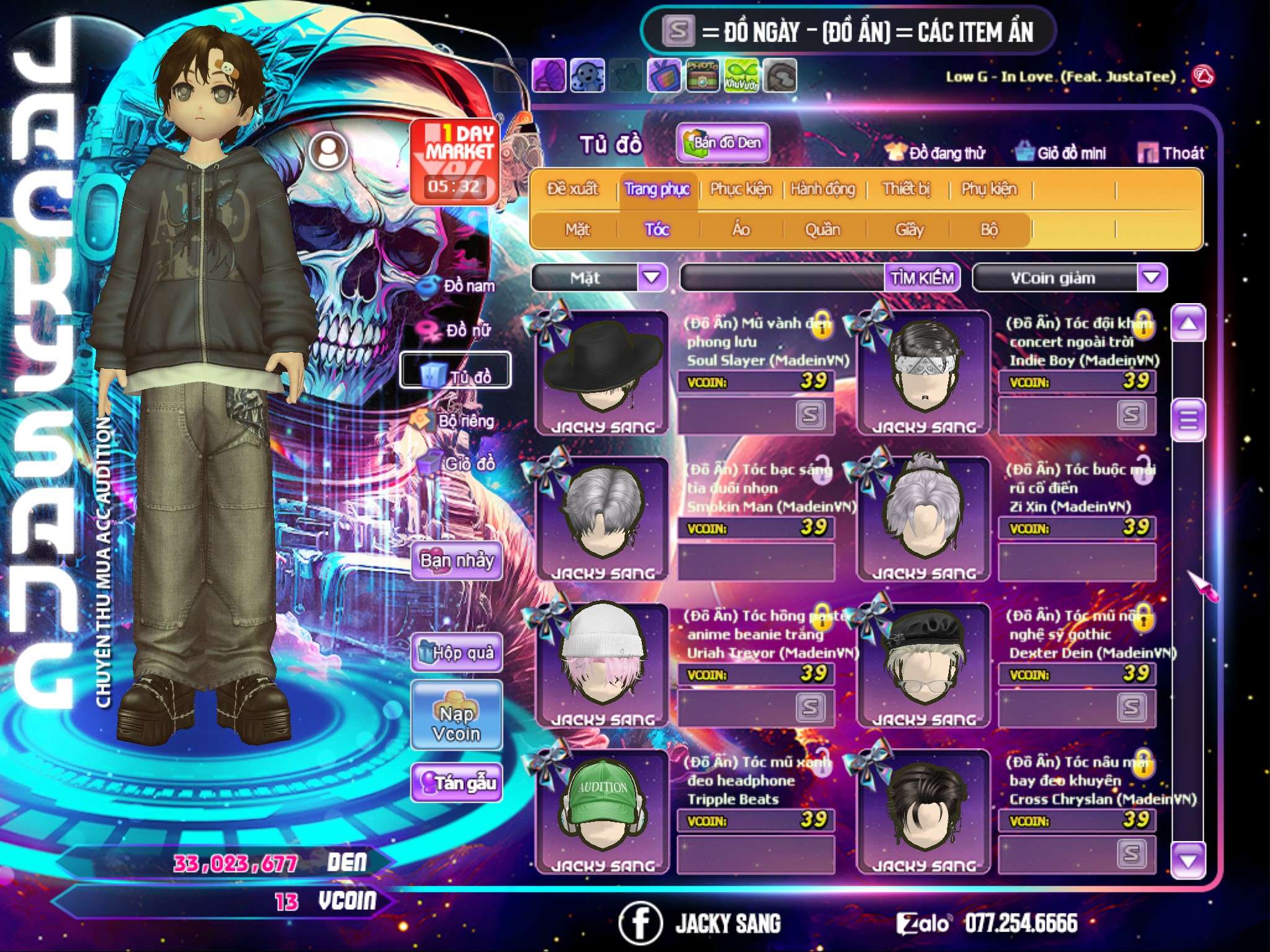Choose the Quần subcategory
The image size is (1270, 952).
click(x=822, y=230)
